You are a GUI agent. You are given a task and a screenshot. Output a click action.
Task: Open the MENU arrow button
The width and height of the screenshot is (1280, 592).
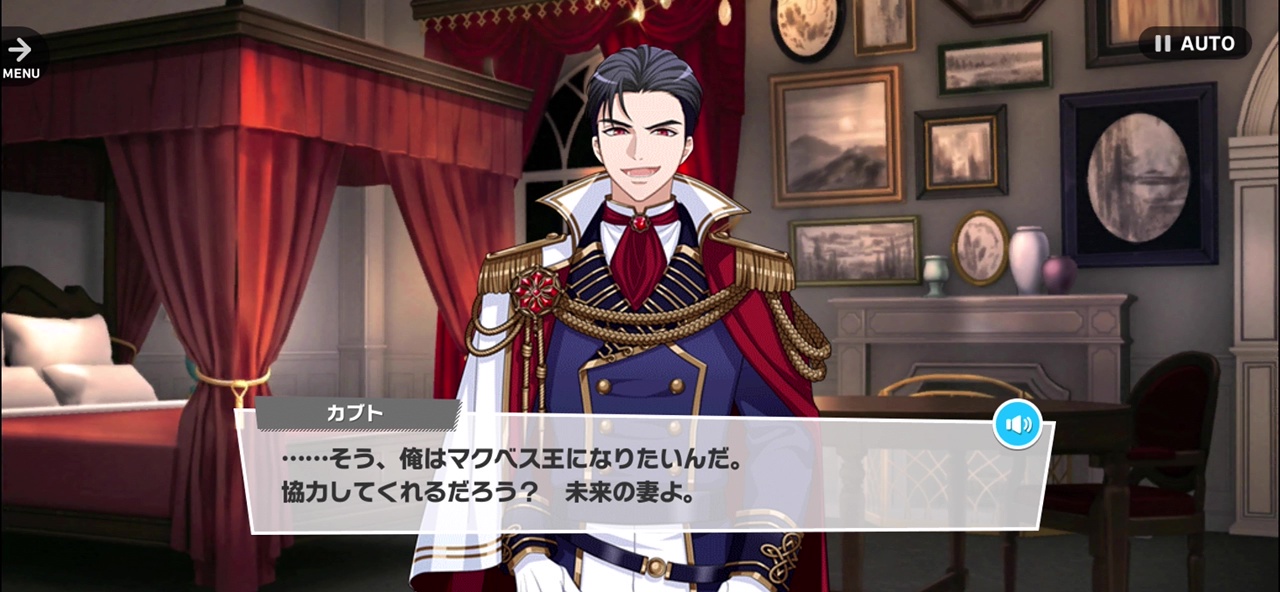(x=20, y=56)
